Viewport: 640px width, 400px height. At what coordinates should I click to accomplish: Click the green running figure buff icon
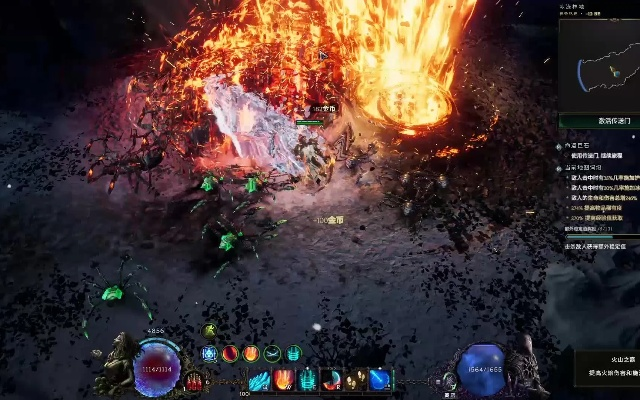coord(209,331)
